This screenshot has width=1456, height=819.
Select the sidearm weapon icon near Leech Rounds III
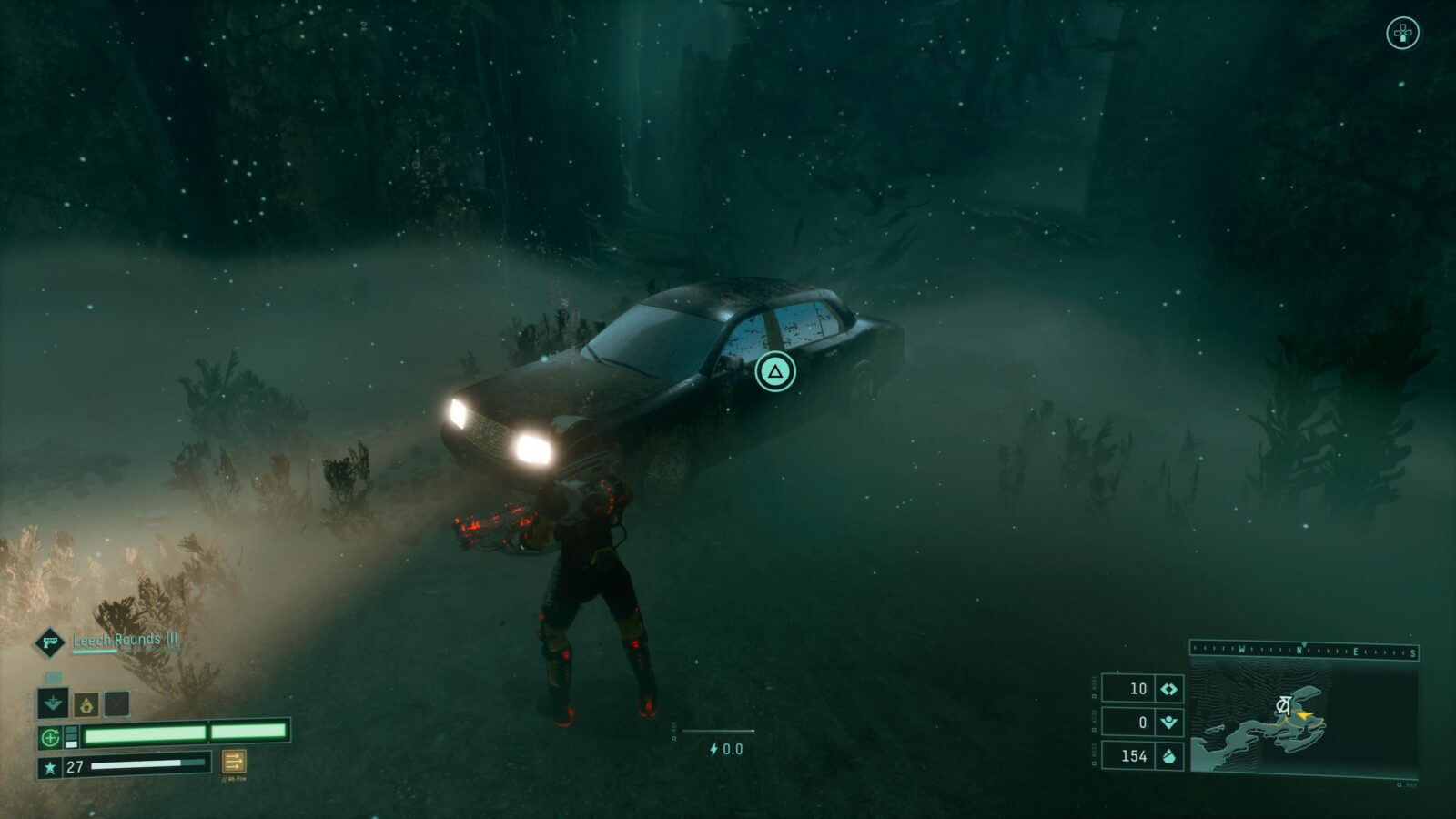[50, 643]
